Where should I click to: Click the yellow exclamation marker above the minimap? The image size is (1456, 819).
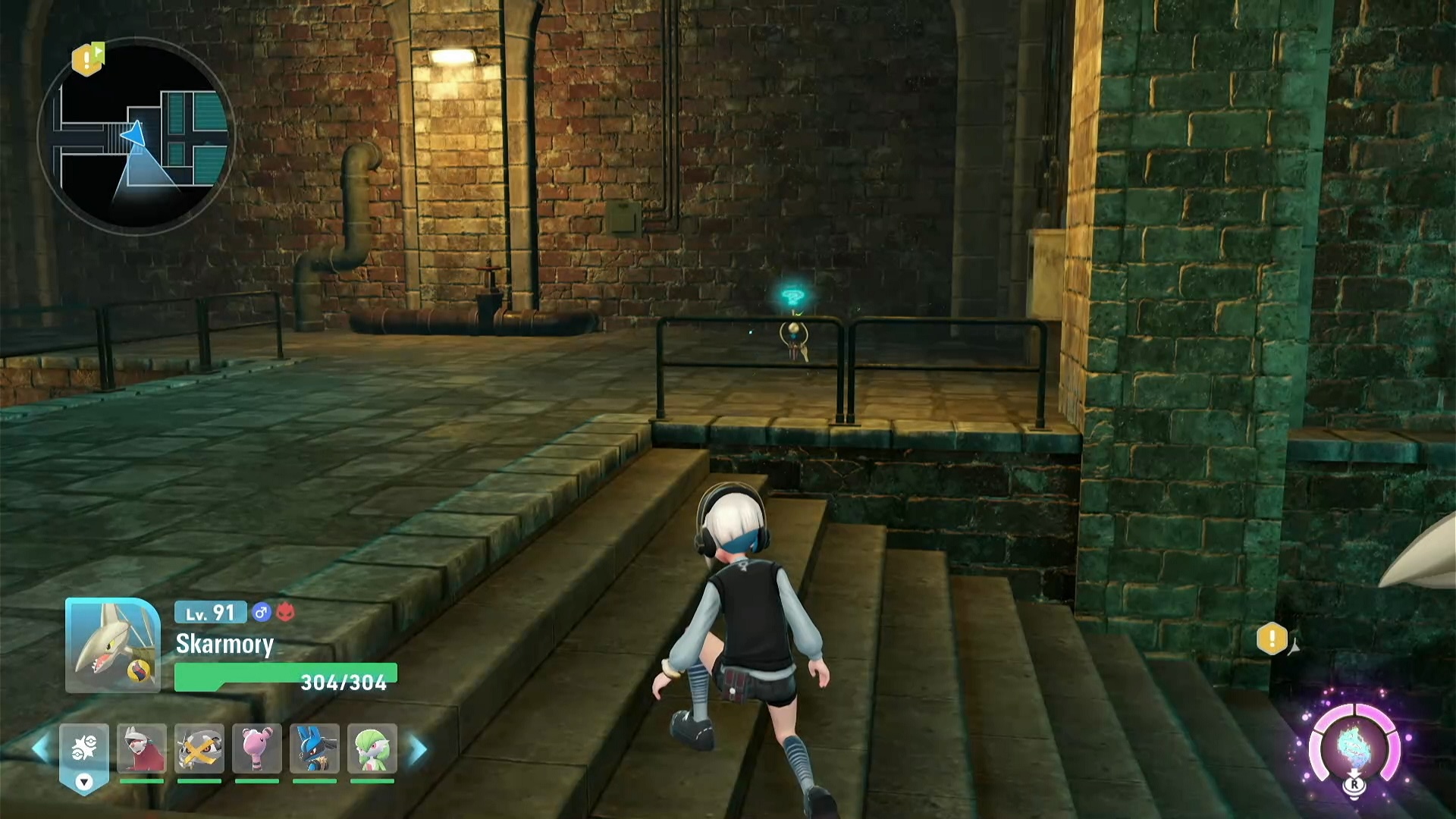[x=87, y=58]
